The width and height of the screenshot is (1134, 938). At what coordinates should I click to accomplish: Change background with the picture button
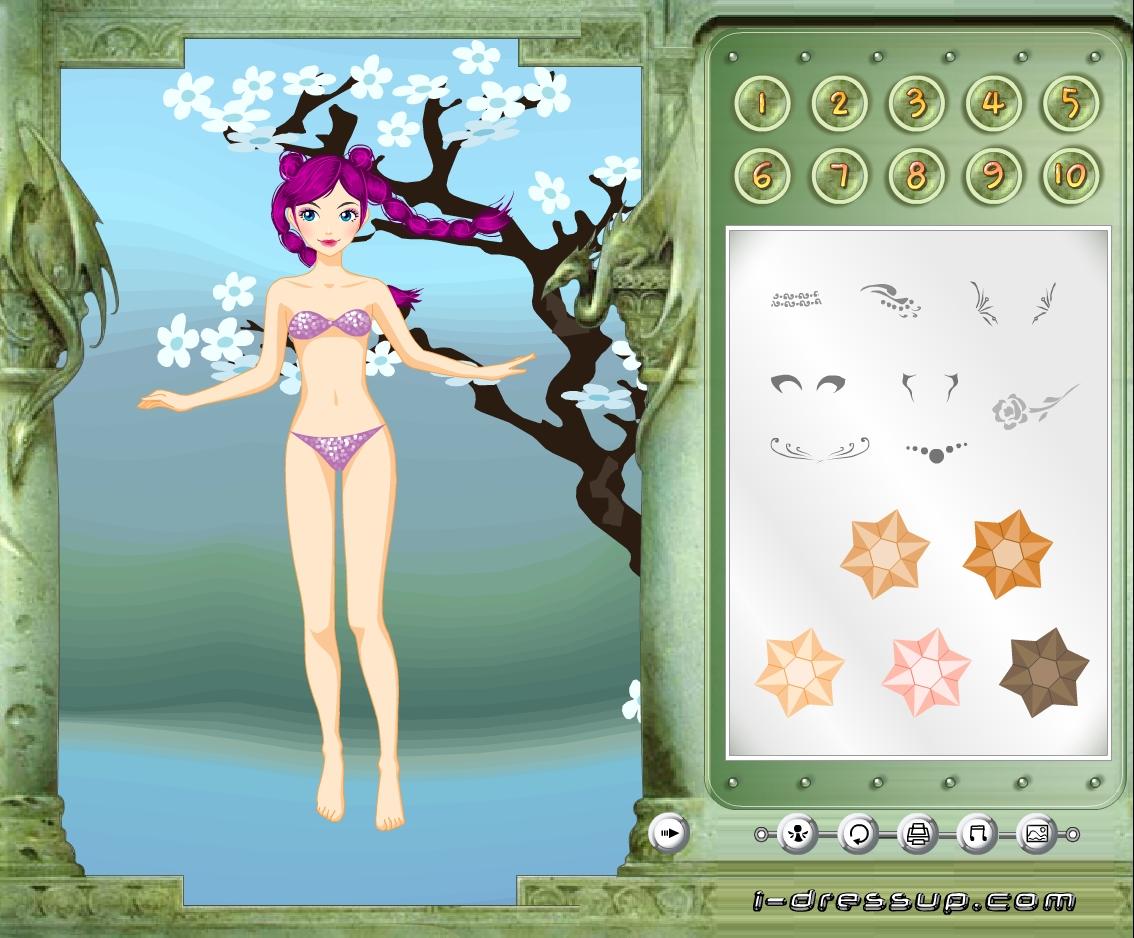(x=1036, y=833)
